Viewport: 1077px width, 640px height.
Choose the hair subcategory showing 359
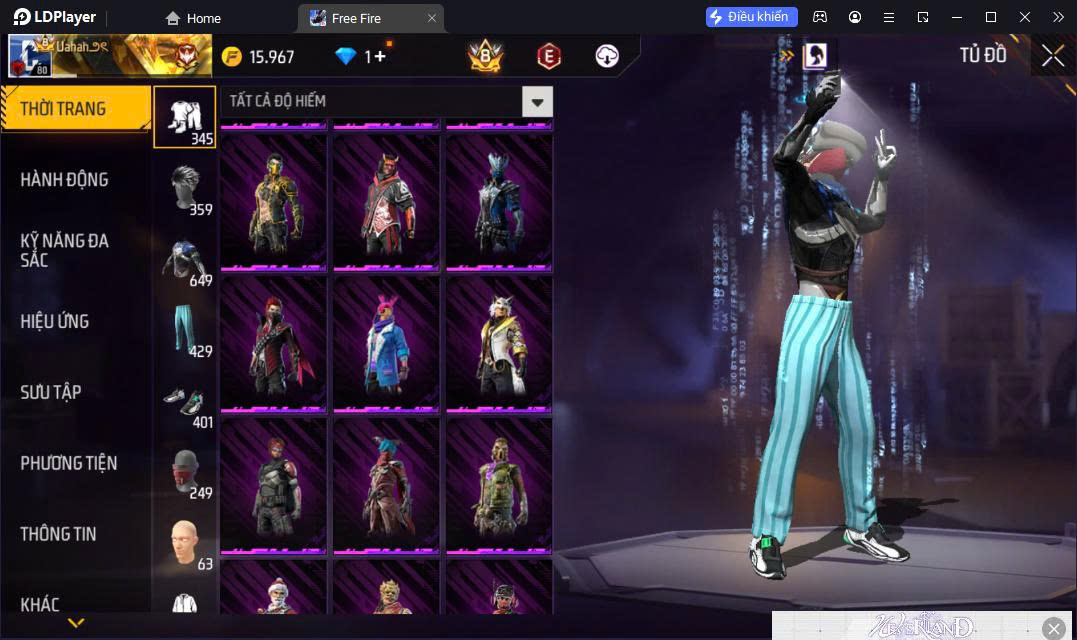click(x=185, y=188)
